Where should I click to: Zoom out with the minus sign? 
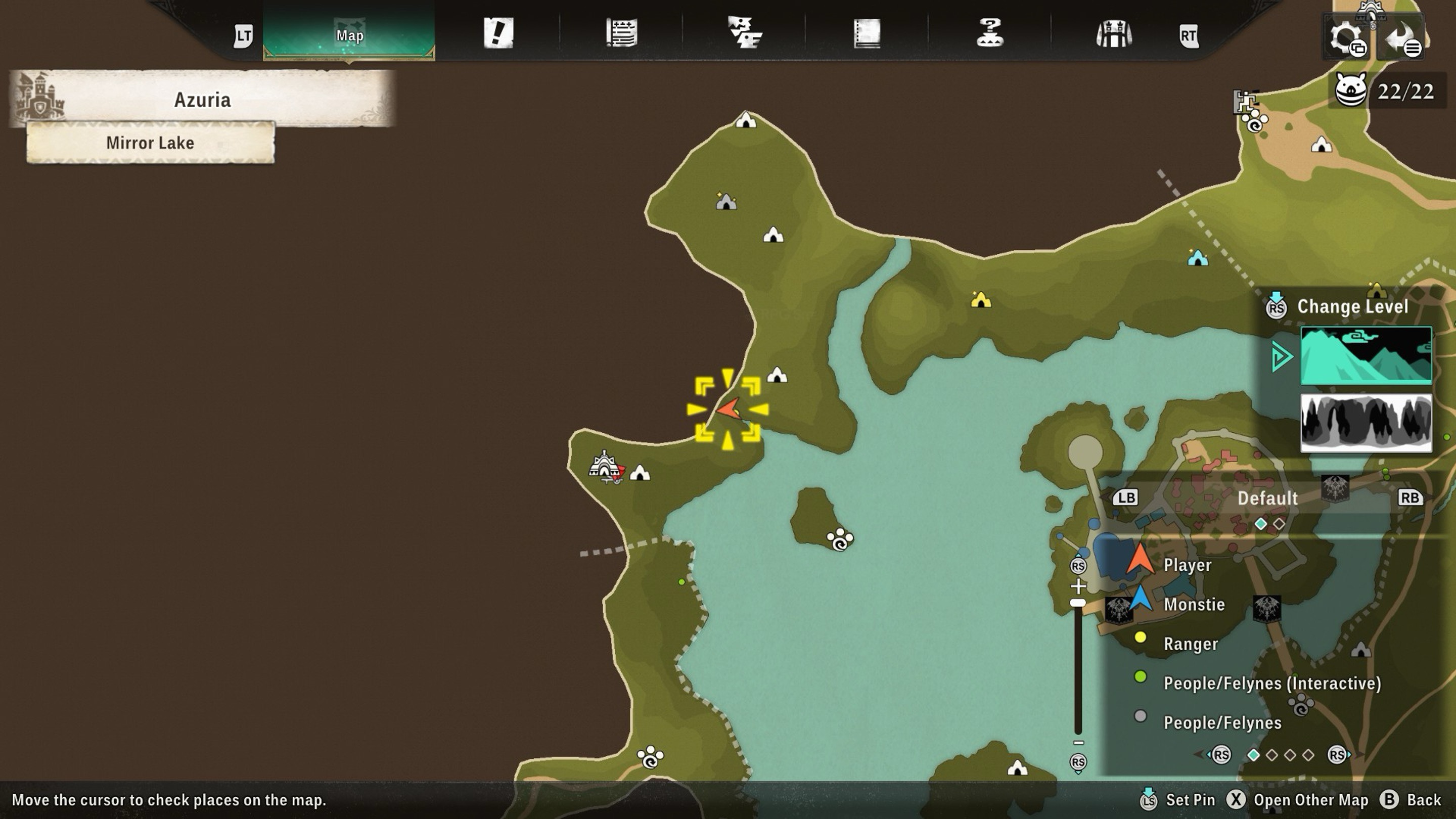coord(1078,743)
